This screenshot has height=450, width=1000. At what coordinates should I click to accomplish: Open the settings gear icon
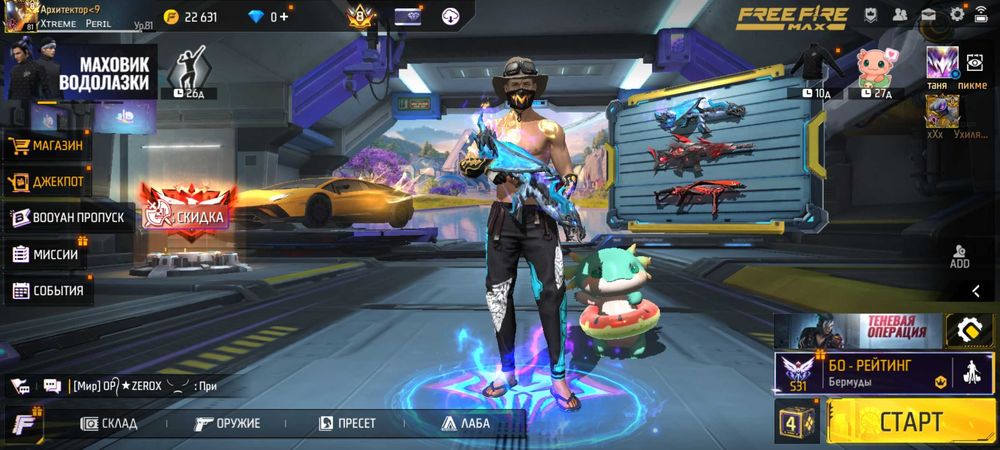[957, 14]
